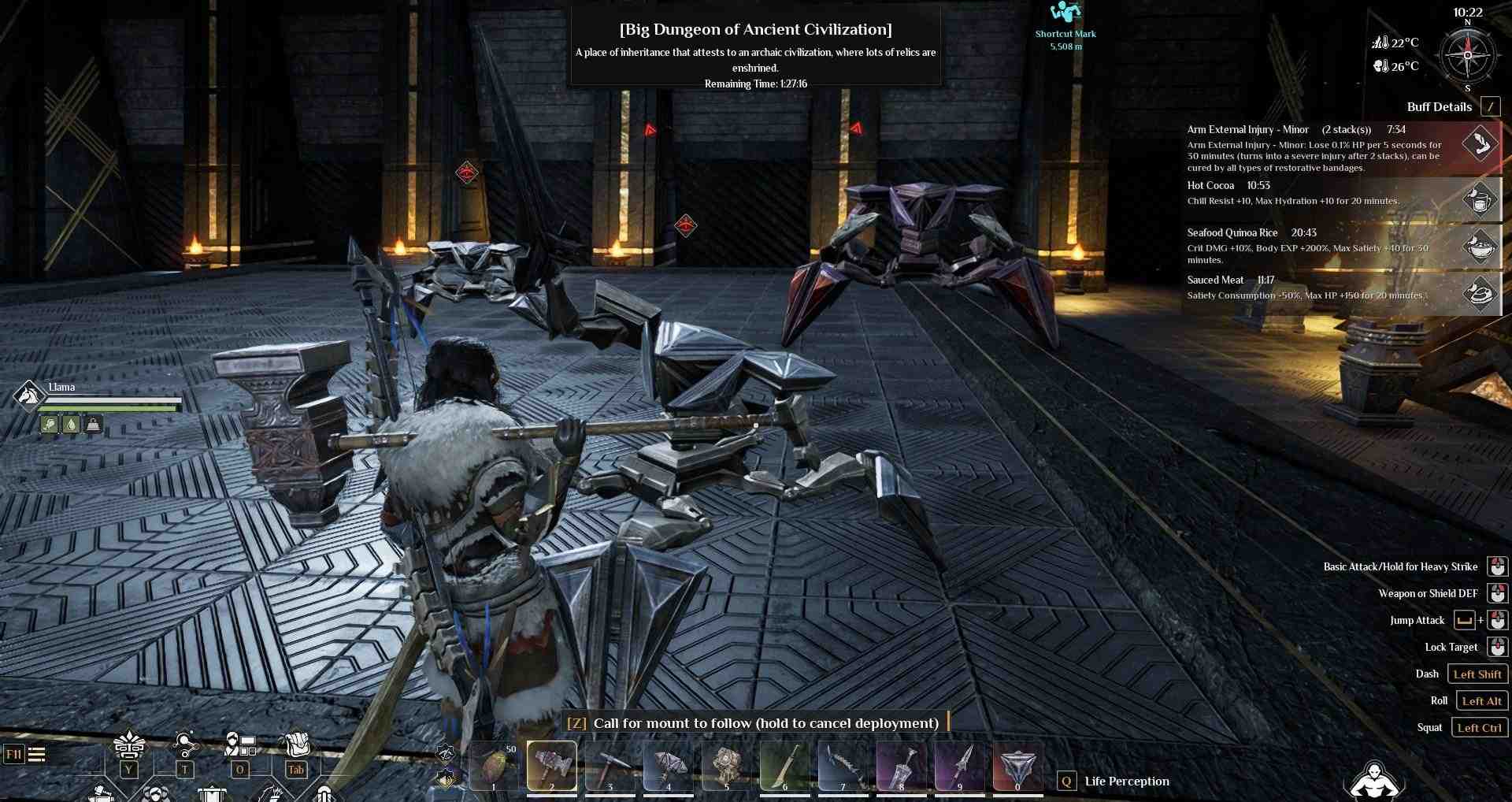Click the Shortcut Mark waypoint marker
This screenshot has height=802, width=1512.
coord(1065,13)
